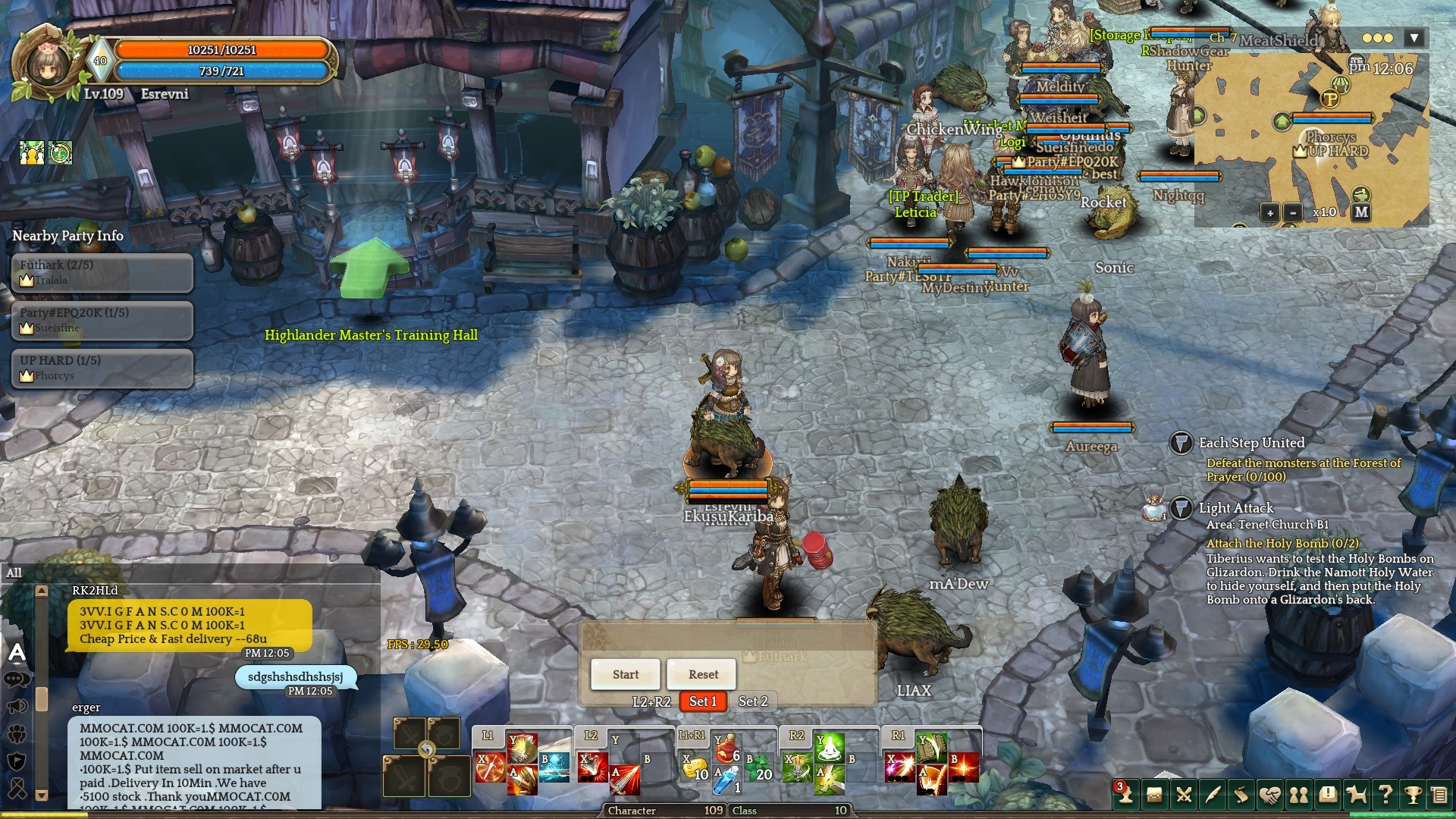Open the crossed swords skills menu
Image resolution: width=1456 pixels, height=819 pixels.
pyautogui.click(x=1183, y=794)
